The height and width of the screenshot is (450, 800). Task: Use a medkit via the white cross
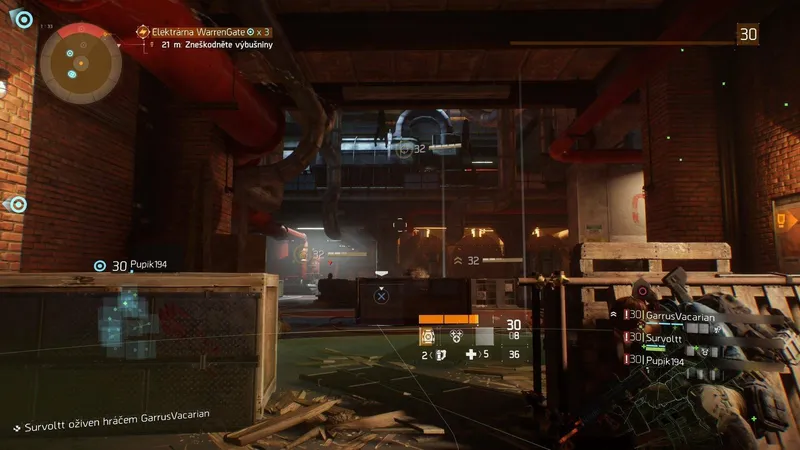pos(471,354)
